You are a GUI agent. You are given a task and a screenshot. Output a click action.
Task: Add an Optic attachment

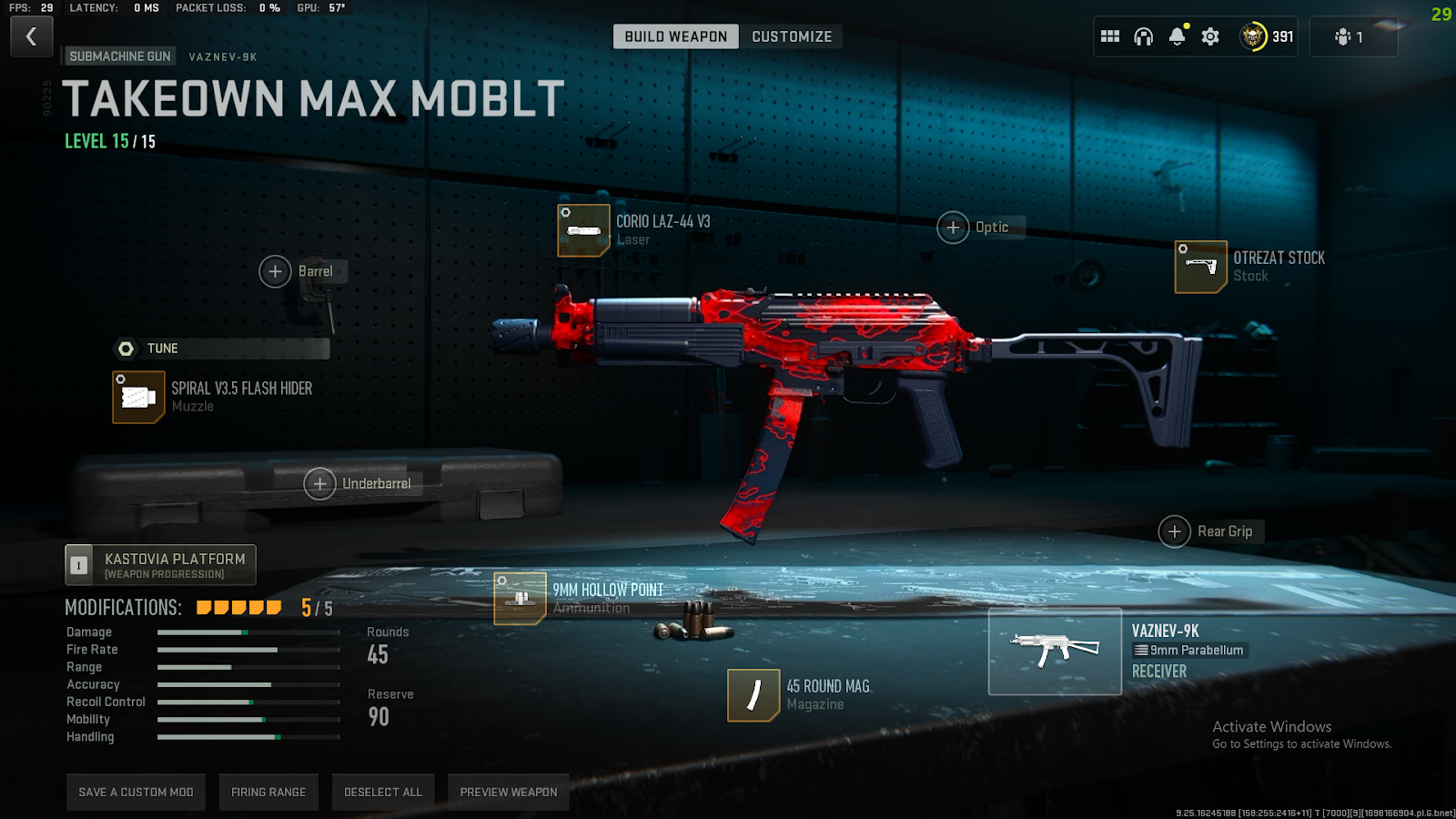point(953,227)
